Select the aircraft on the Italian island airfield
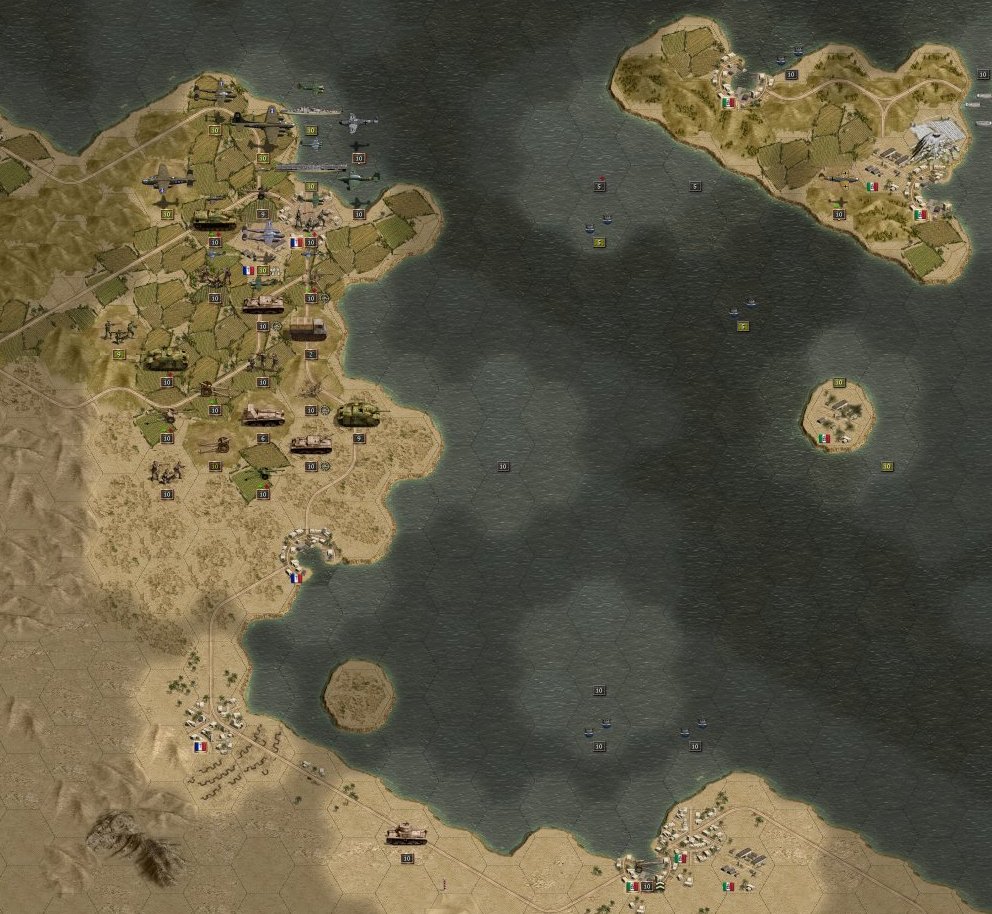 (840, 178)
